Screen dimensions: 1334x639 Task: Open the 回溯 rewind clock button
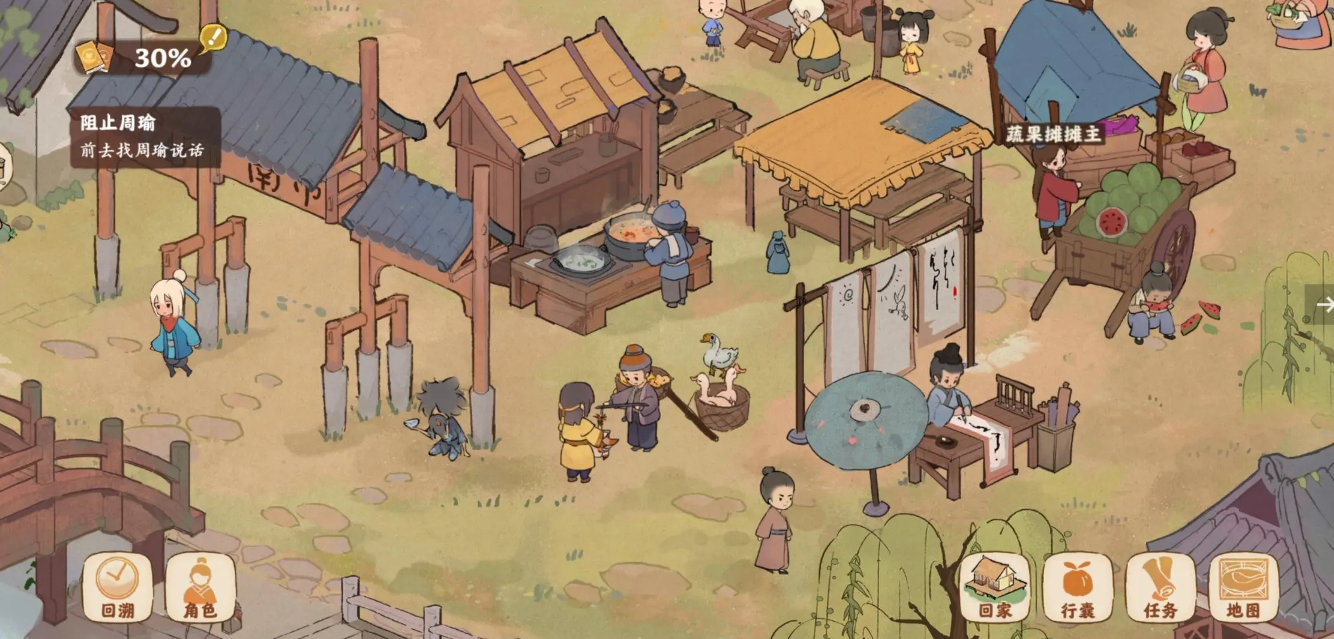point(117,587)
